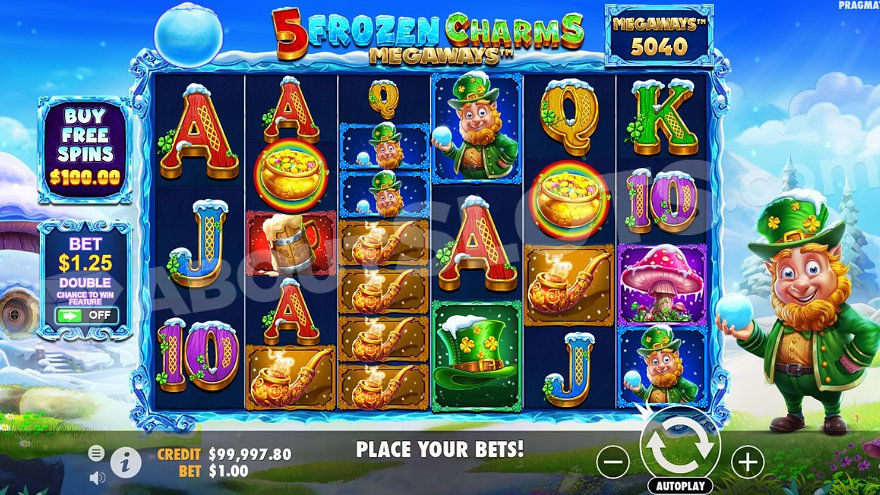
Task: Mute the sound with the speaker icon
Action: [97, 477]
